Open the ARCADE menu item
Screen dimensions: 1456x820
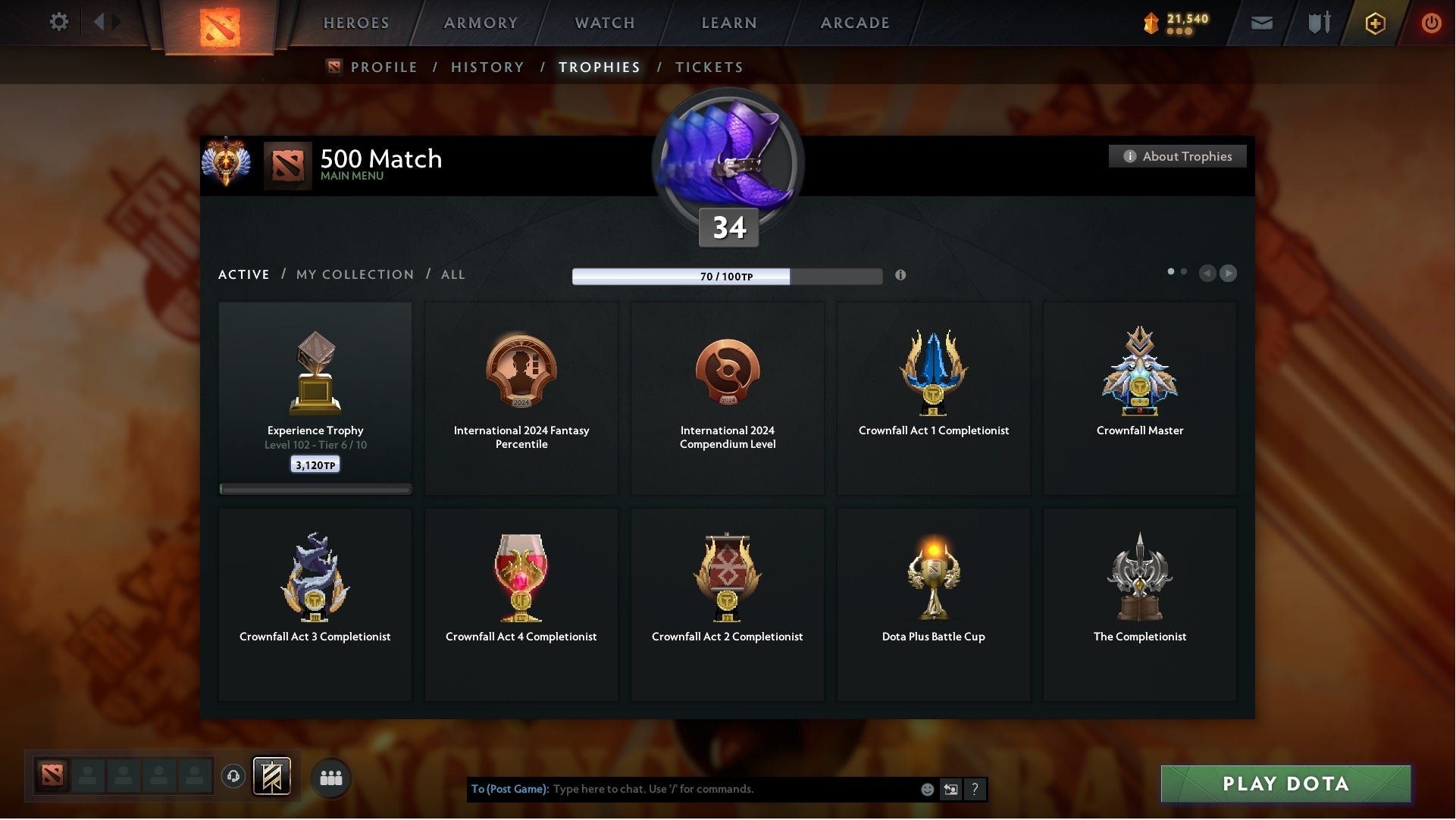pyautogui.click(x=853, y=23)
